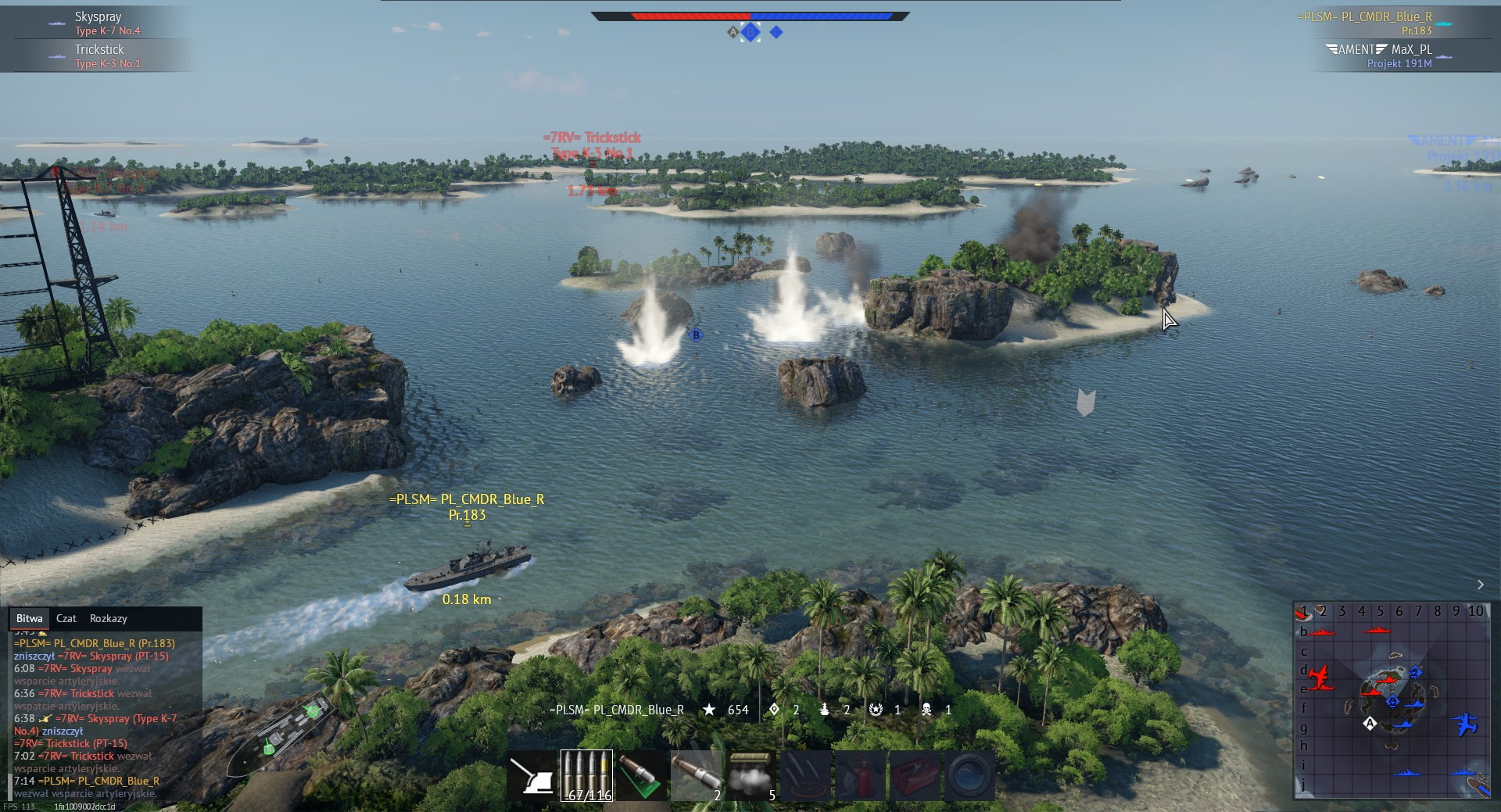Image resolution: width=1501 pixels, height=812 pixels.
Task: Show the Rozkazy tab
Action: point(108,618)
